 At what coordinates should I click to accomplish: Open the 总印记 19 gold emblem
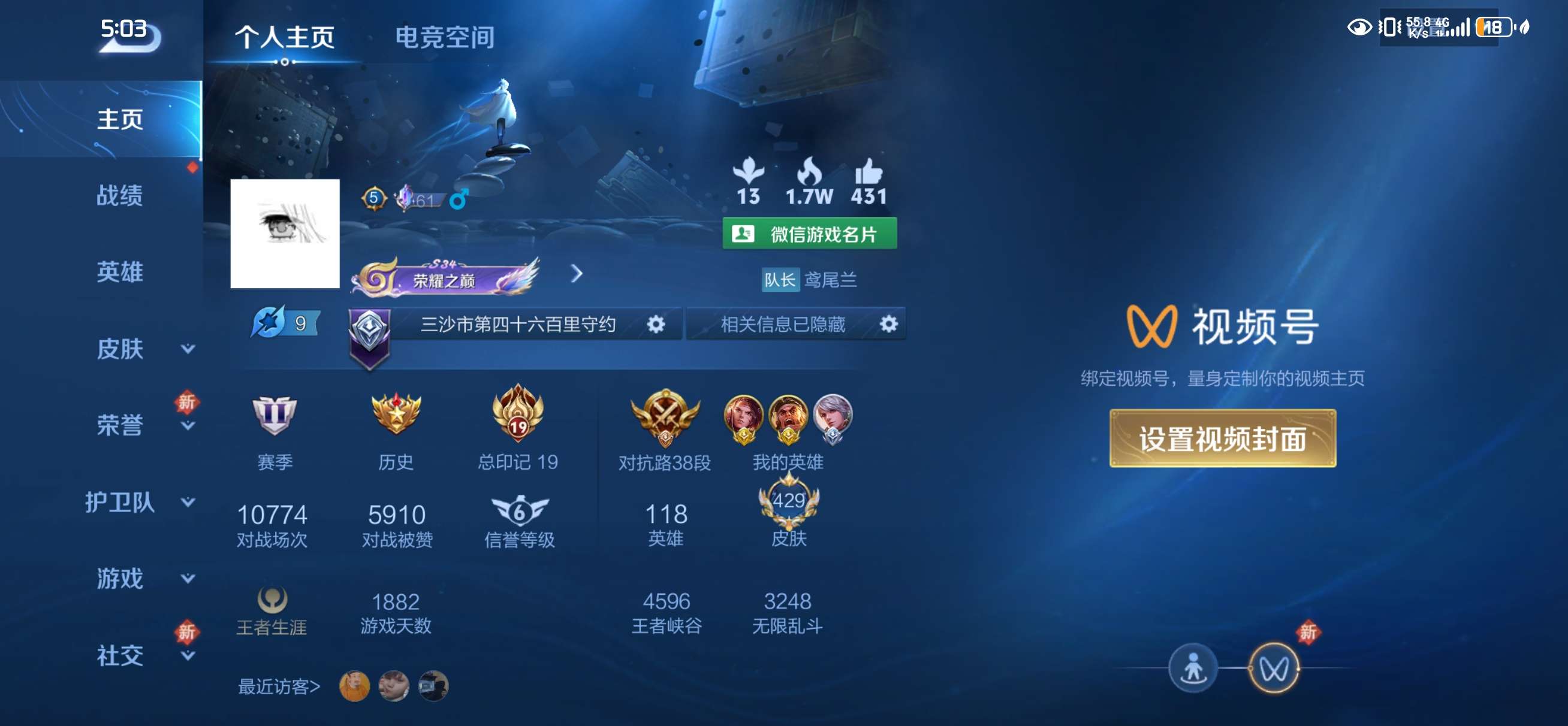point(518,417)
